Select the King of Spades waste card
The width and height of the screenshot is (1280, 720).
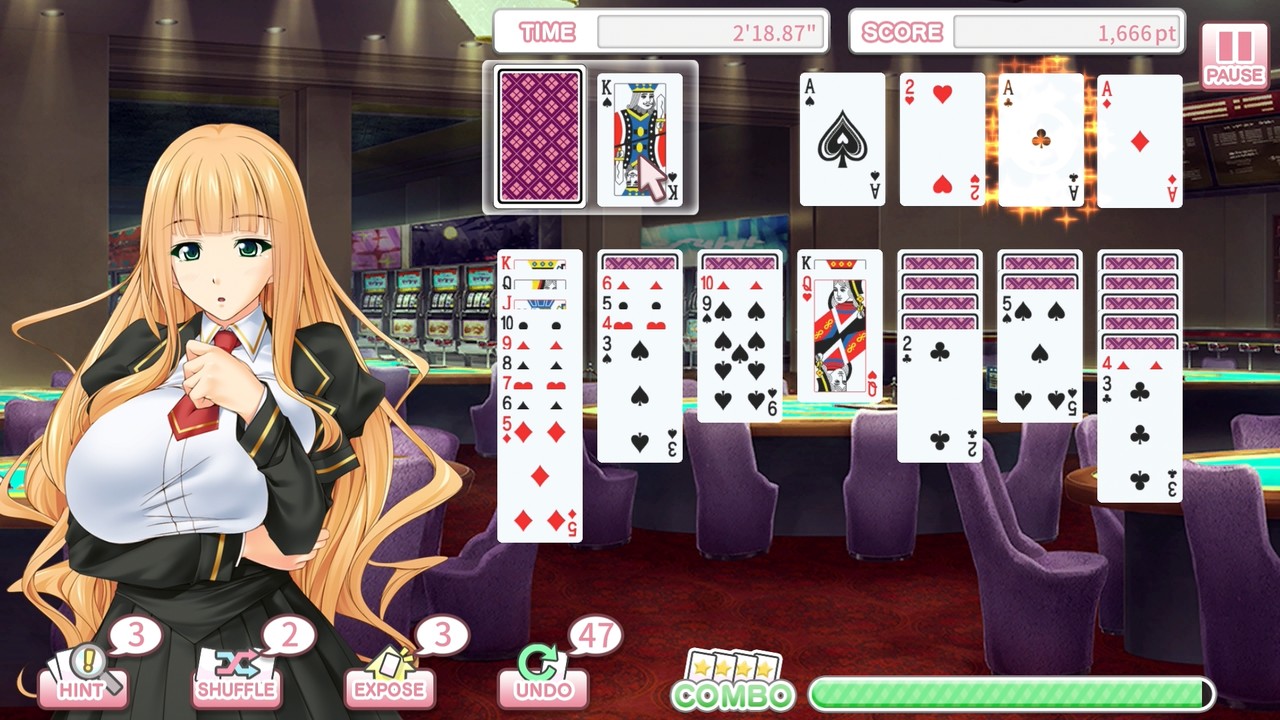pos(639,137)
